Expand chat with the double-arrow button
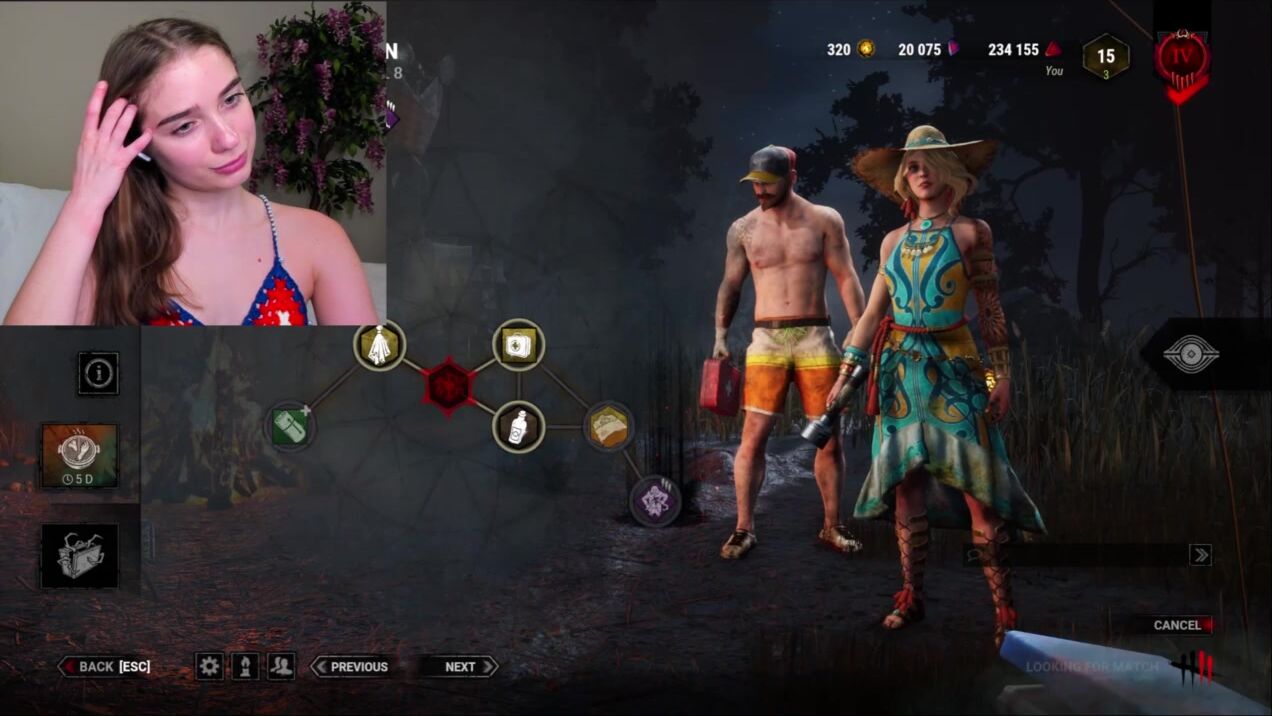1272x716 pixels. (x=1200, y=555)
